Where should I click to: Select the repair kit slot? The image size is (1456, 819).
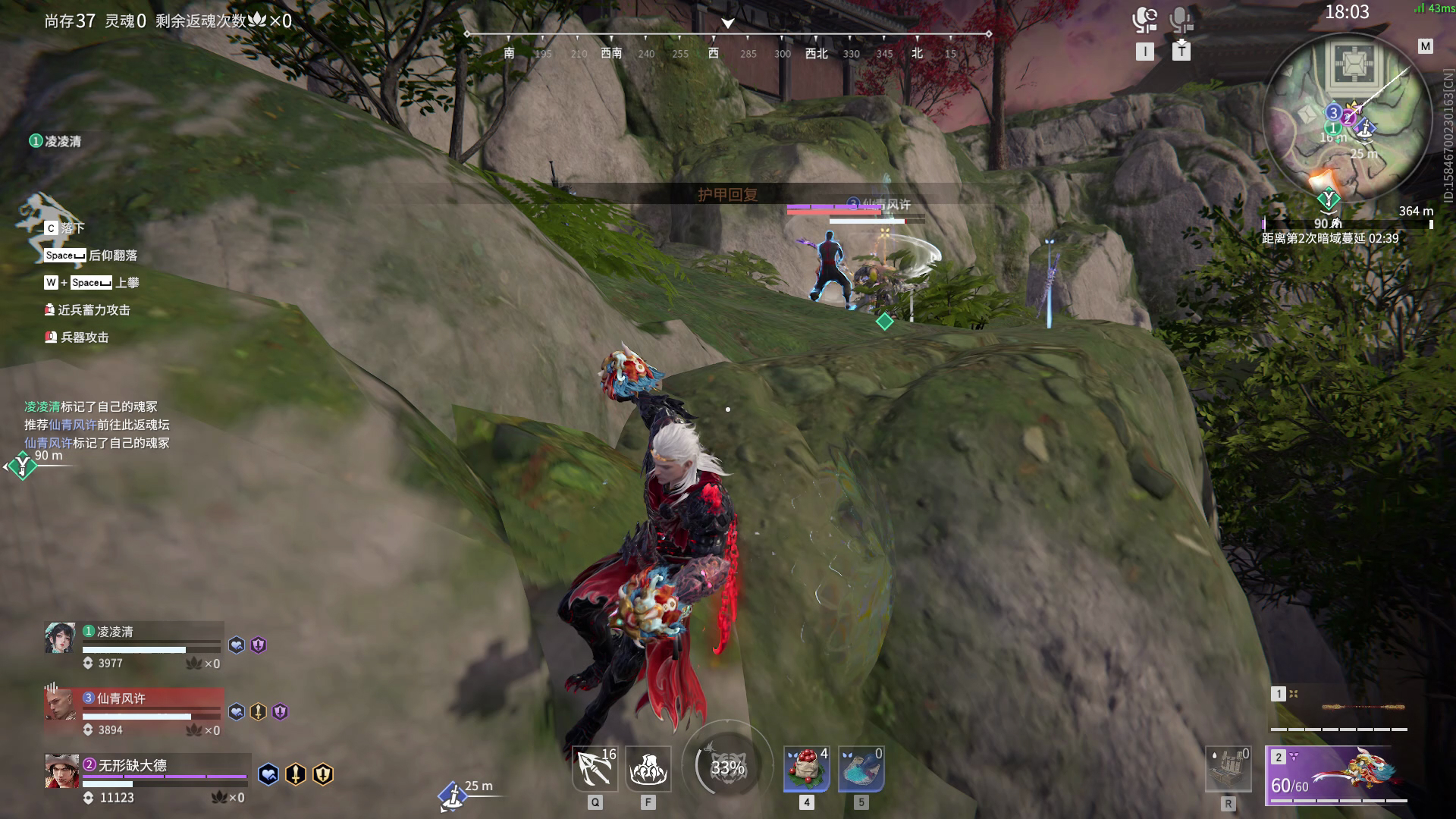(1228, 770)
